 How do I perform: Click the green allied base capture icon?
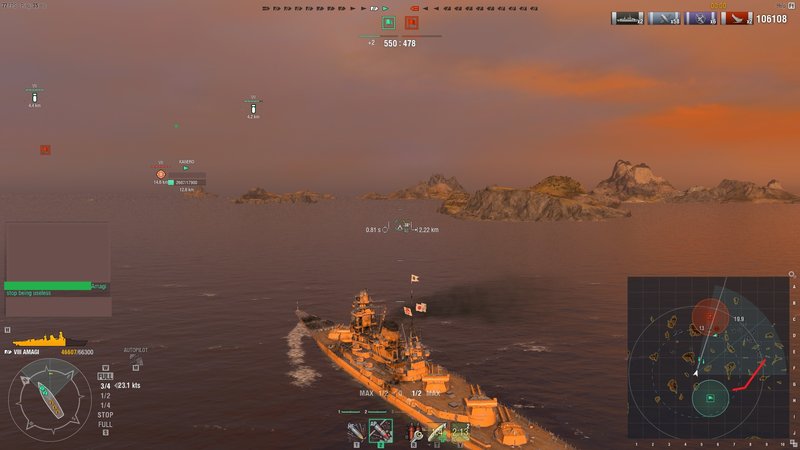[388, 22]
